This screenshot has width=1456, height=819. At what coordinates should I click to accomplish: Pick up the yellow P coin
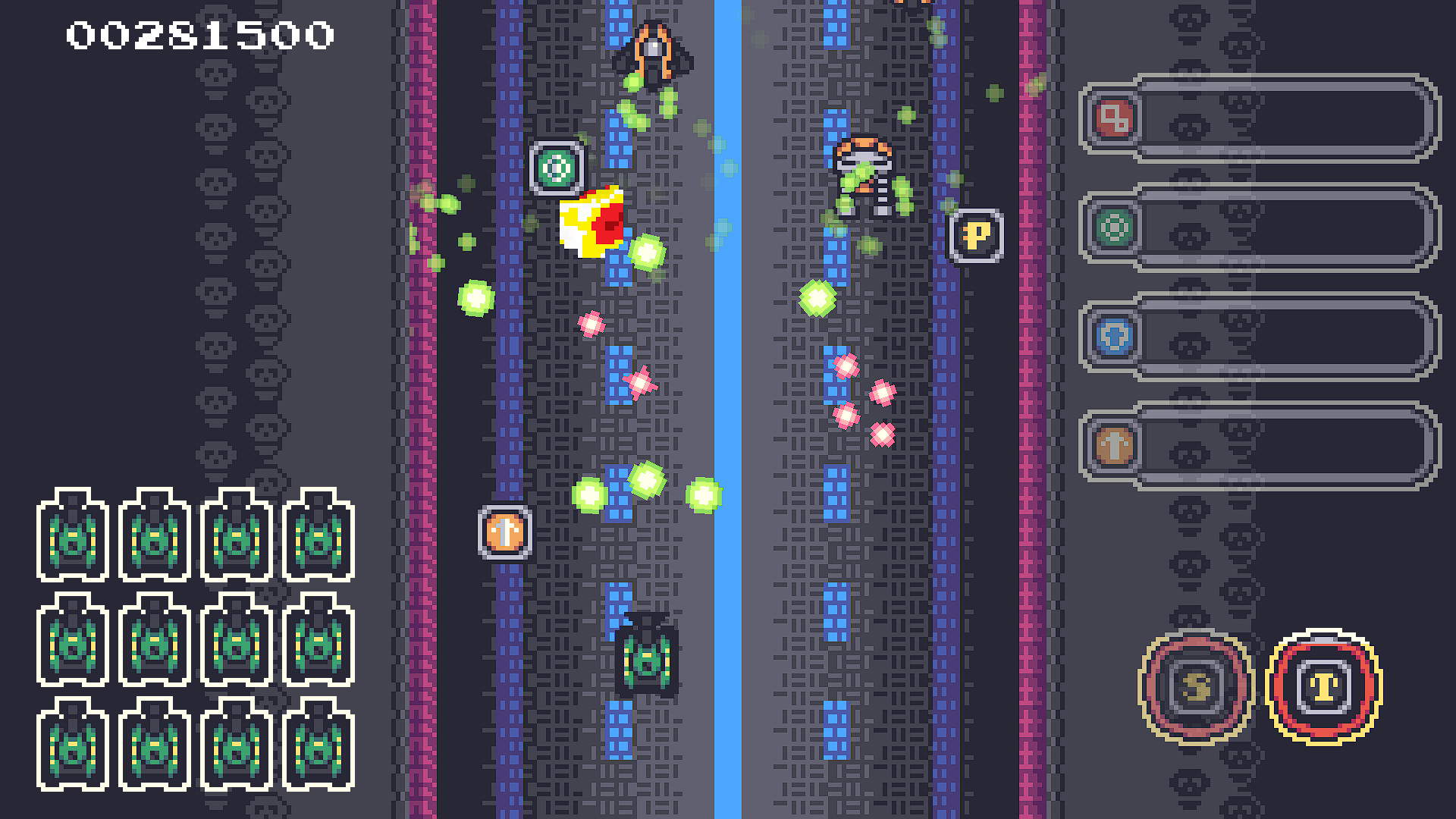point(977,235)
